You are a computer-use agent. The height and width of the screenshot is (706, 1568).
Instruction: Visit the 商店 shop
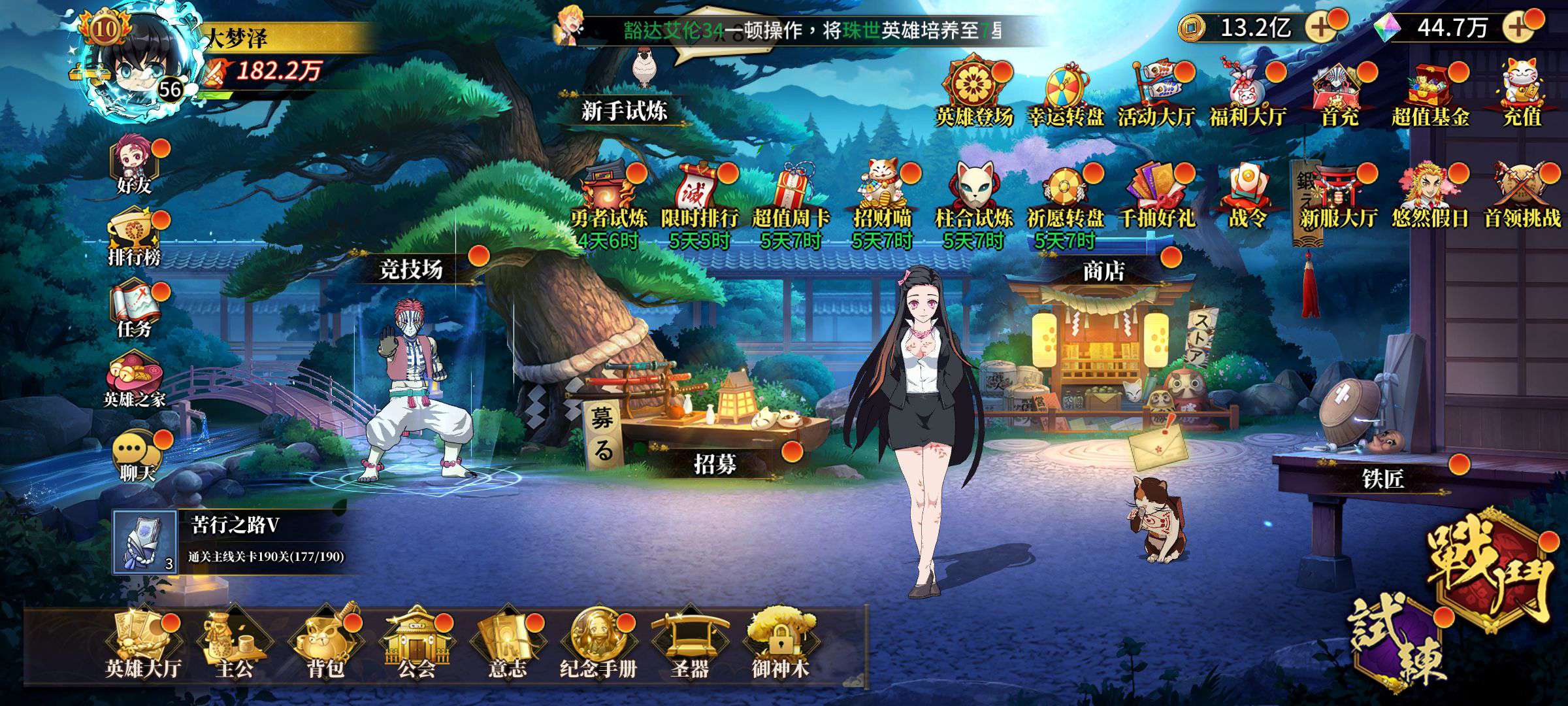(1103, 271)
